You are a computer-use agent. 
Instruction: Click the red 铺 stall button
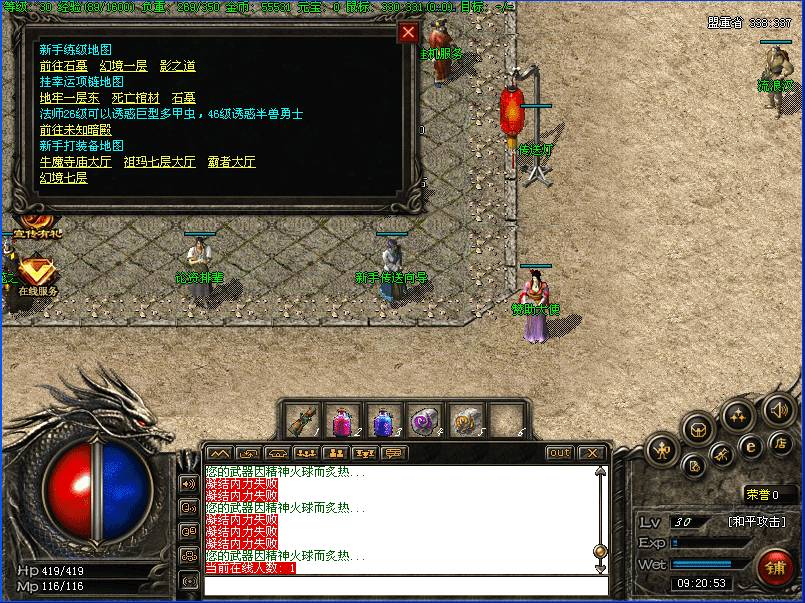point(775,568)
